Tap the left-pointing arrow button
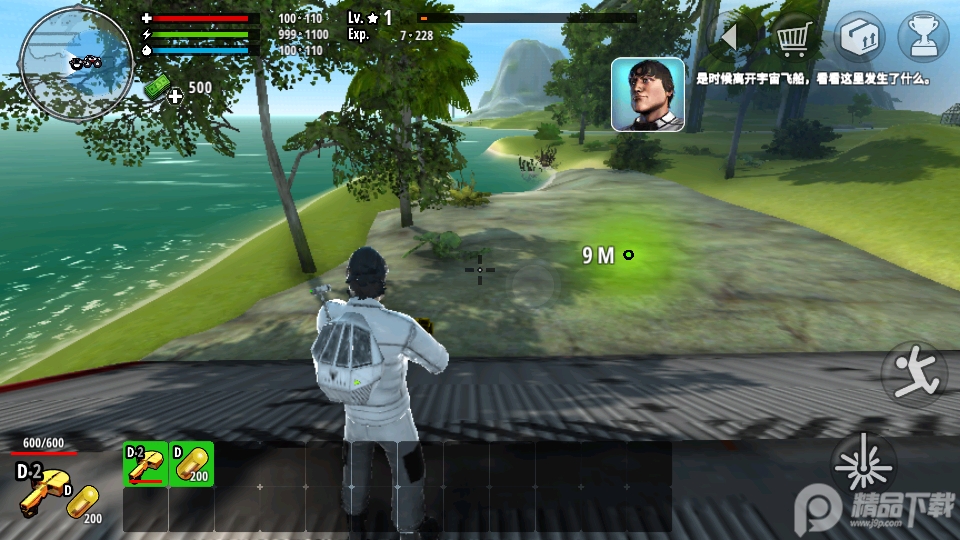Screen dimensions: 960x540 [x=730, y=39]
